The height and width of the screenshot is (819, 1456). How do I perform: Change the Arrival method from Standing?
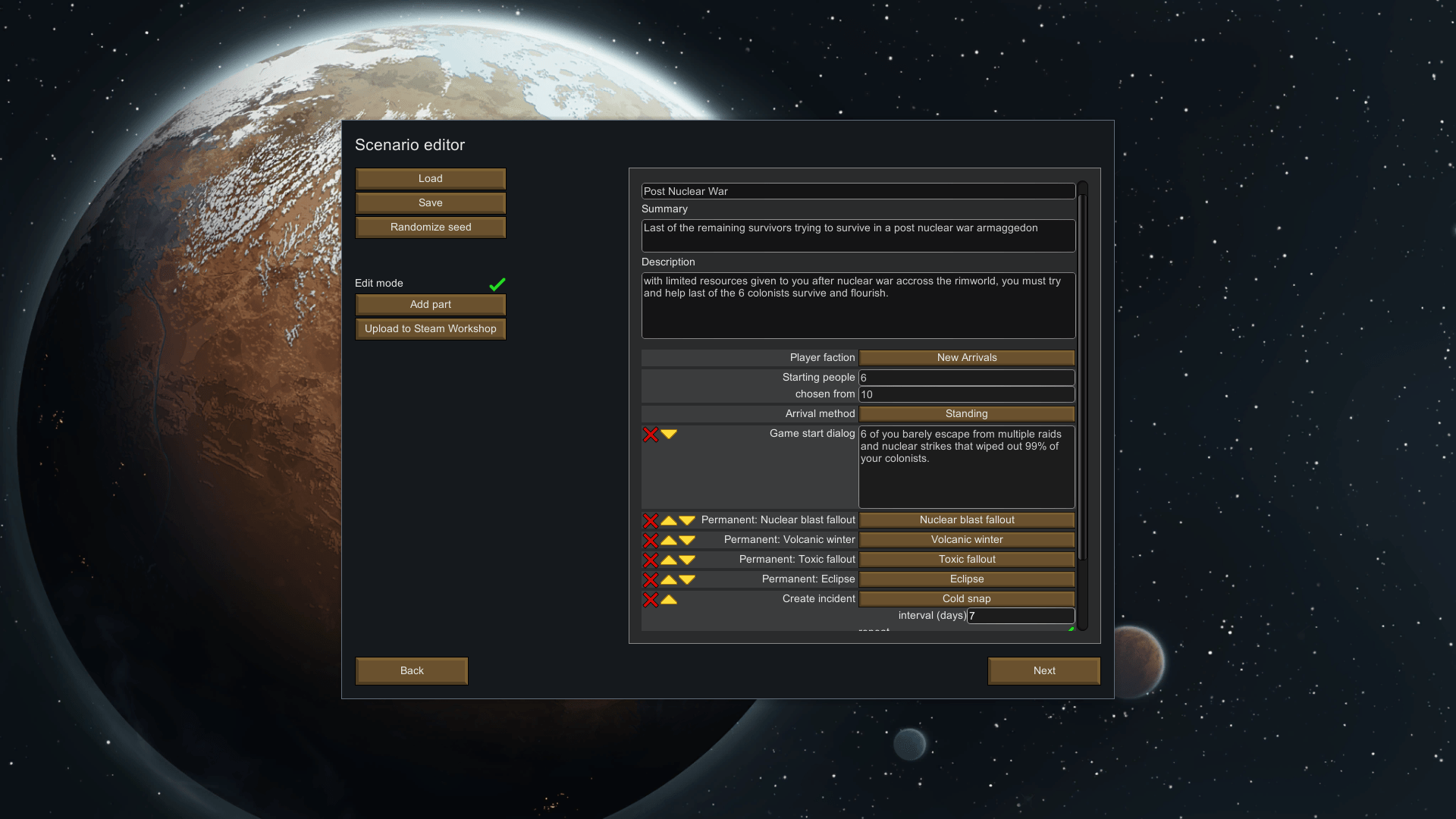tap(966, 413)
